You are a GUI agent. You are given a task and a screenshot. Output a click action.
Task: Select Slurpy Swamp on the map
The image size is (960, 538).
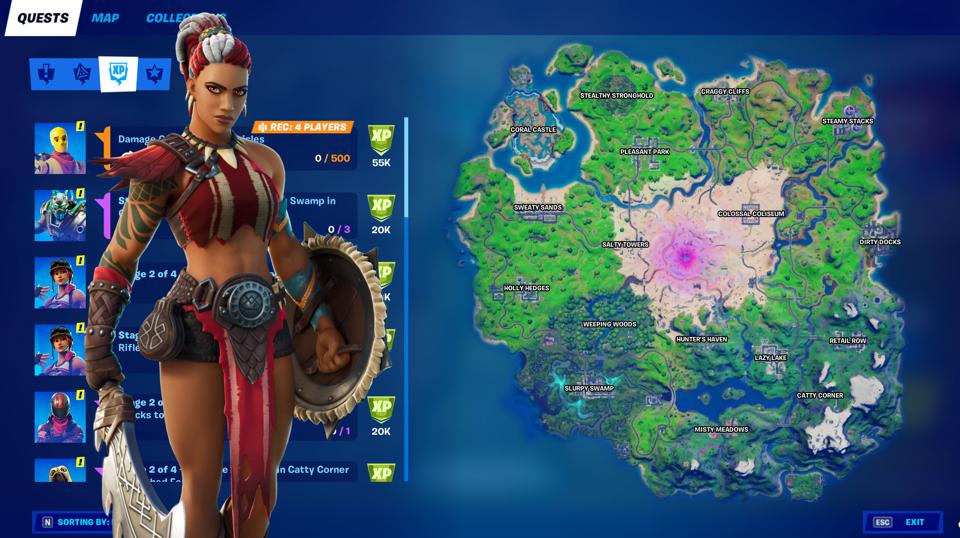588,388
